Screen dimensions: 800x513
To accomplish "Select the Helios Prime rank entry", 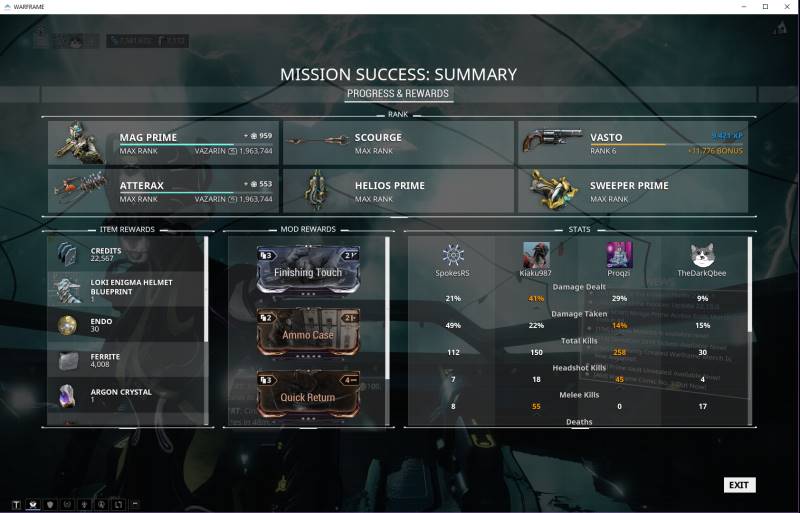I will click(398, 190).
